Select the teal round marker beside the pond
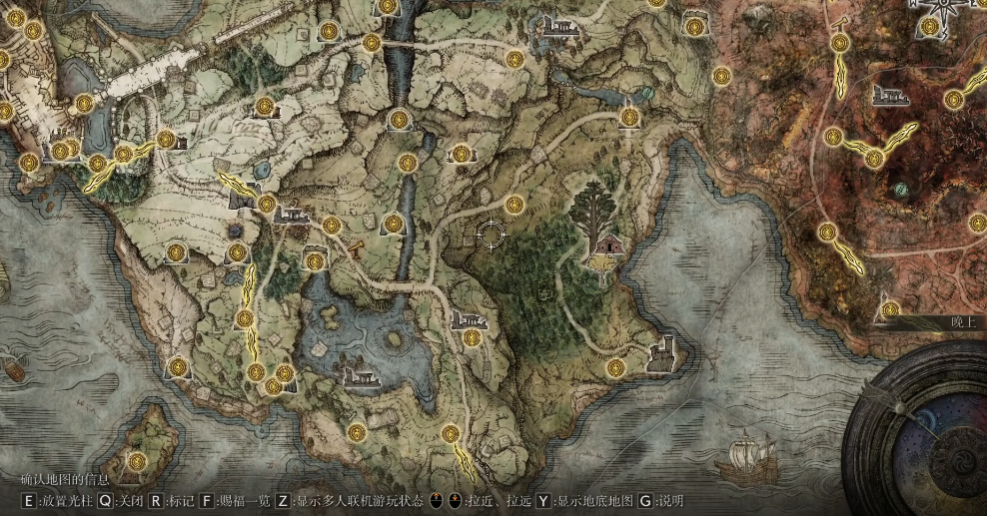Viewport: 987px width, 516px height. point(647,94)
